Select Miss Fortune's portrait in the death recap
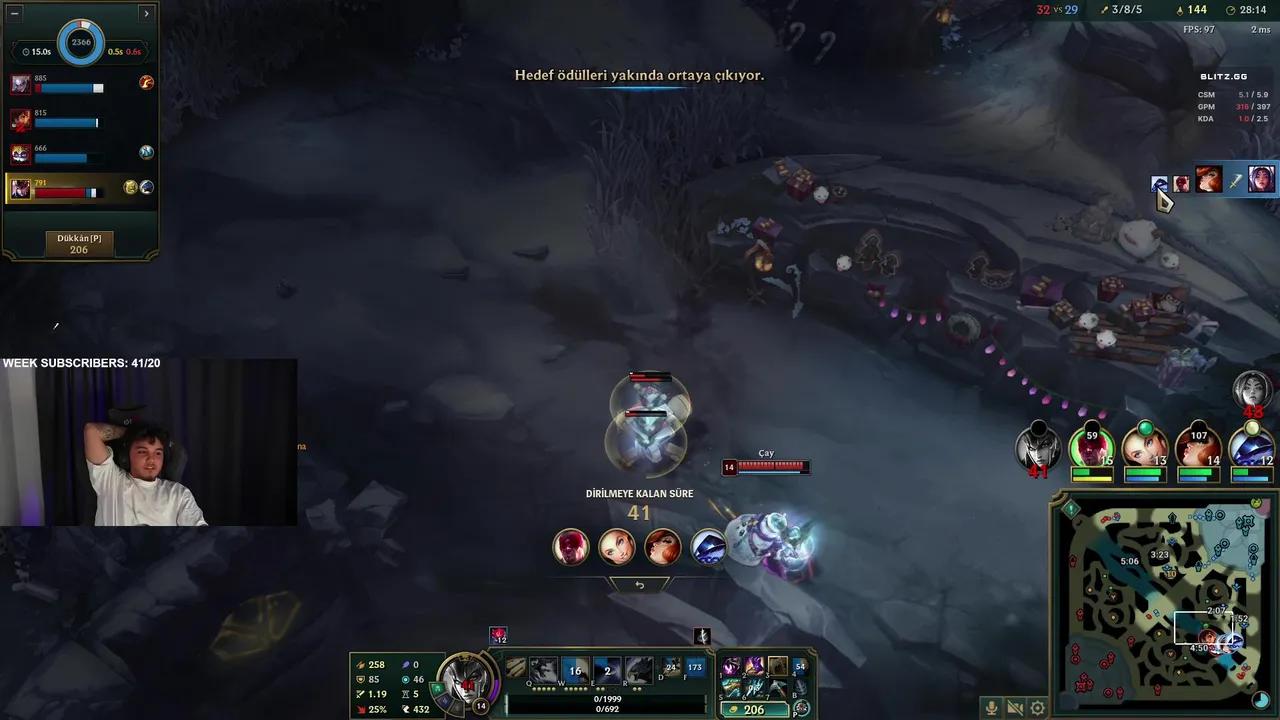The width and height of the screenshot is (1280, 720). [x=663, y=546]
